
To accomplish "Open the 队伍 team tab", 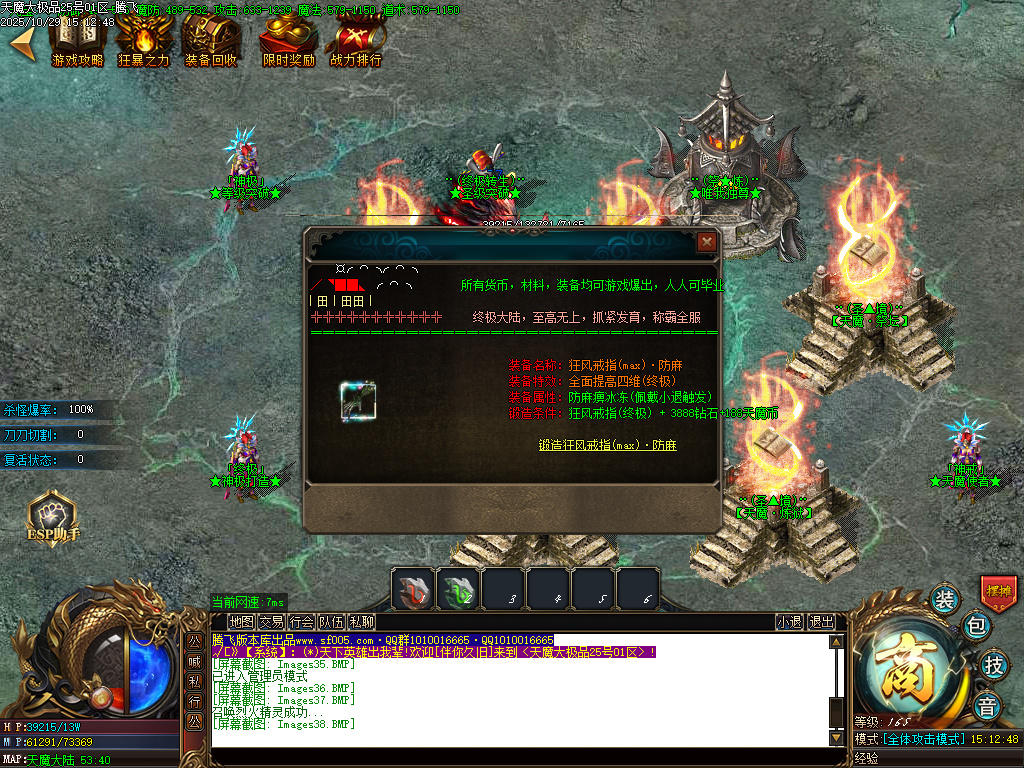I will [x=331, y=622].
